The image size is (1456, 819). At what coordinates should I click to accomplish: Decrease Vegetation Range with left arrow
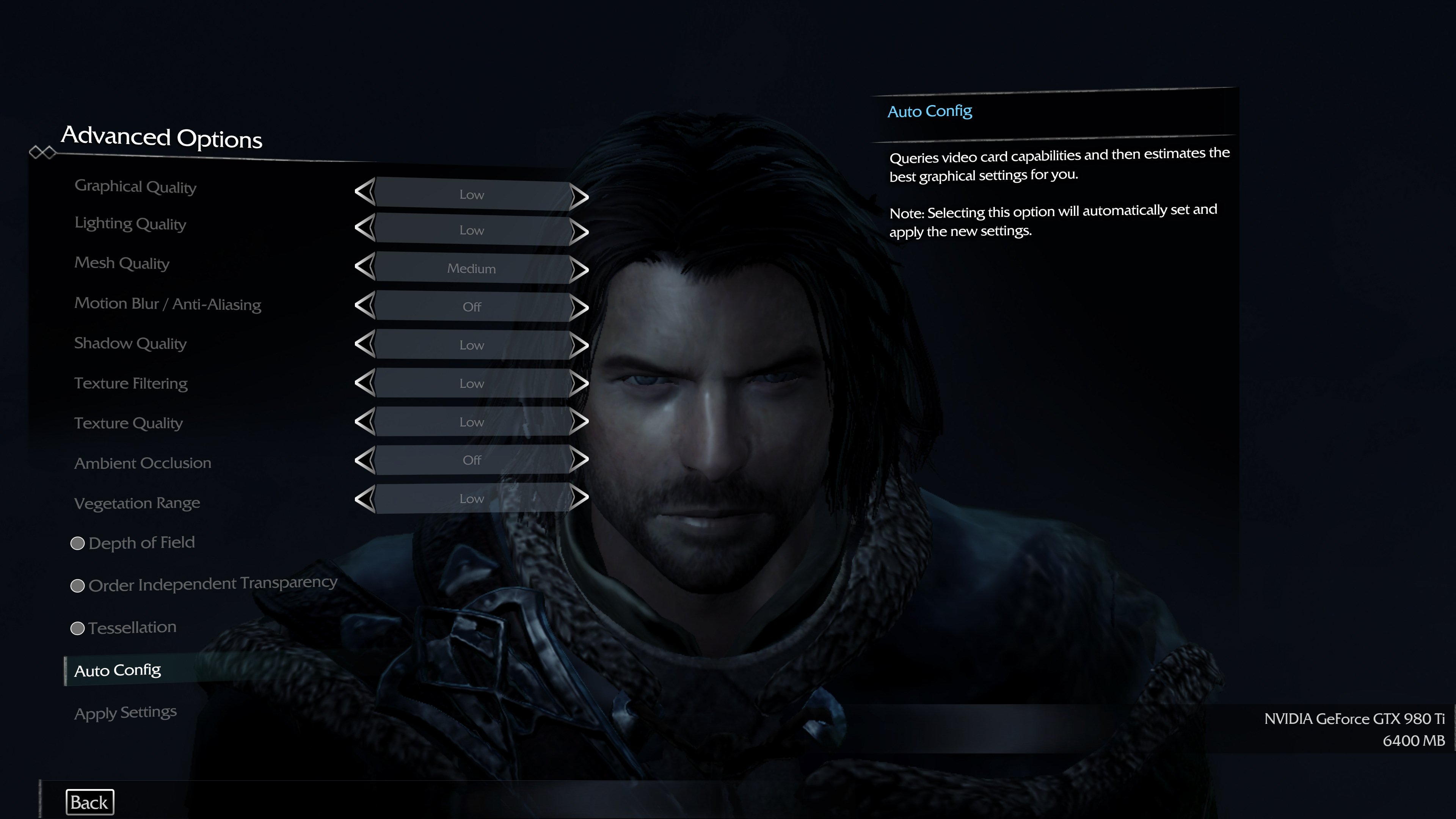pos(365,499)
